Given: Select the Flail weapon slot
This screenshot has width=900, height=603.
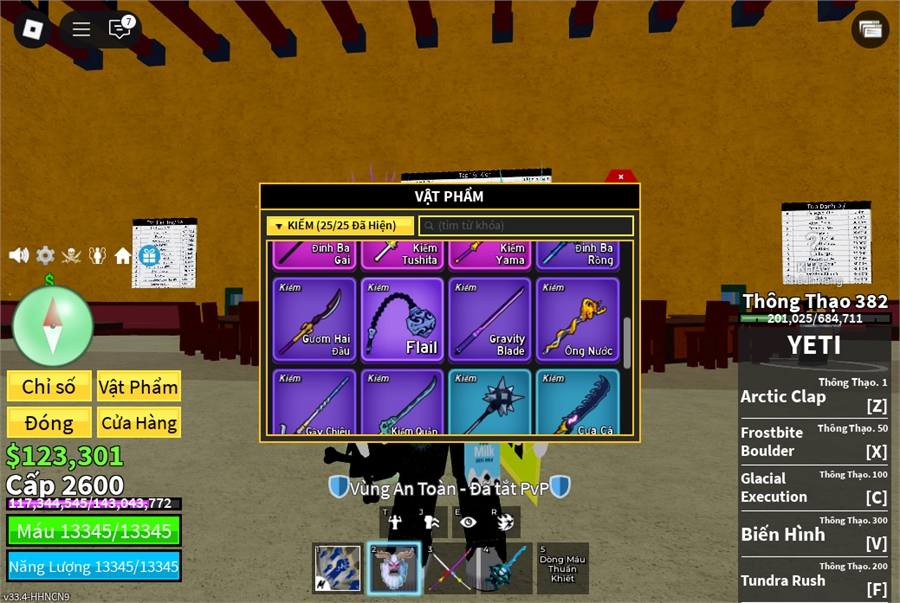Looking at the screenshot, I should (402, 320).
